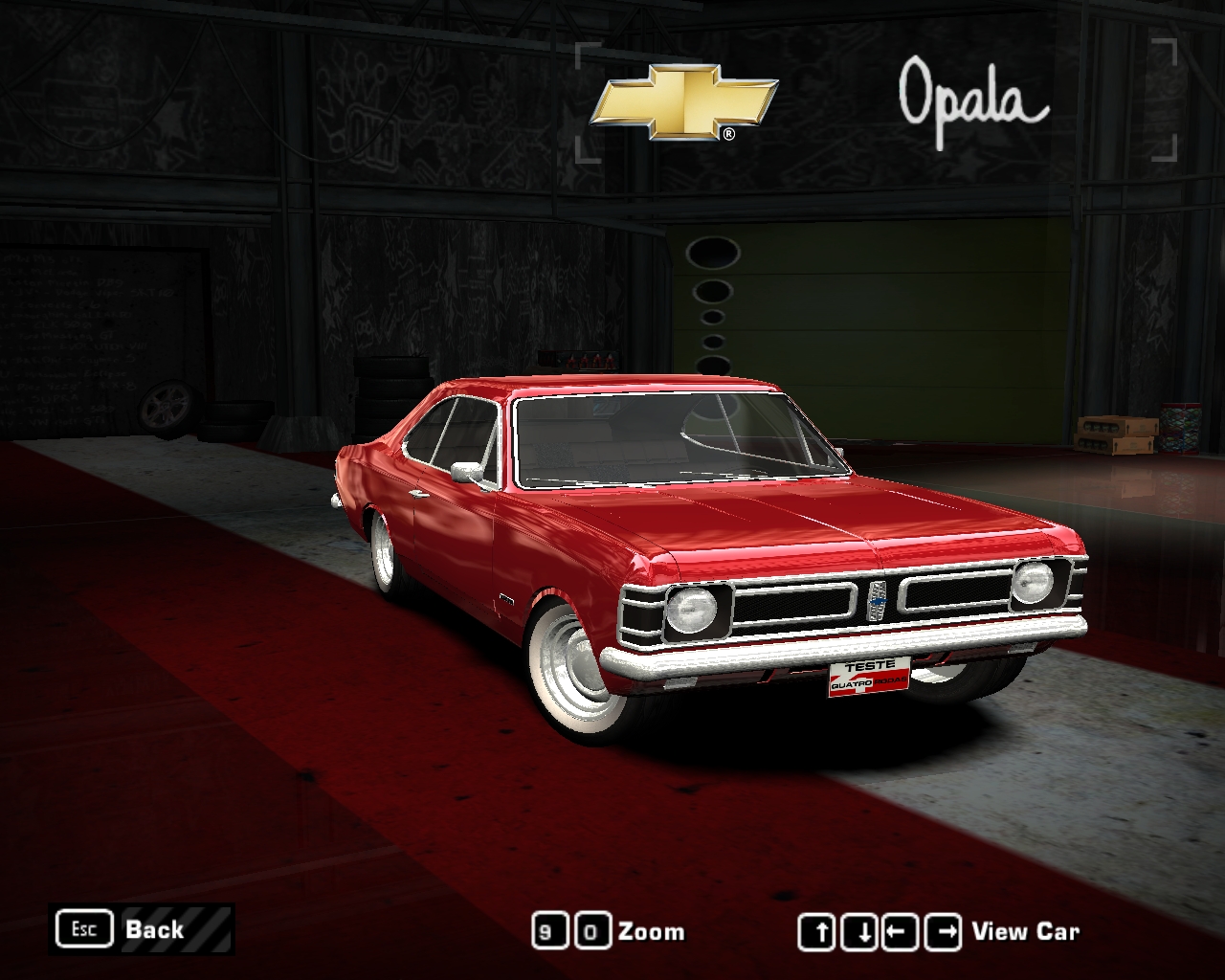Click the Chevrolet bowtie logo
This screenshot has height=980, width=1225.
point(686,102)
